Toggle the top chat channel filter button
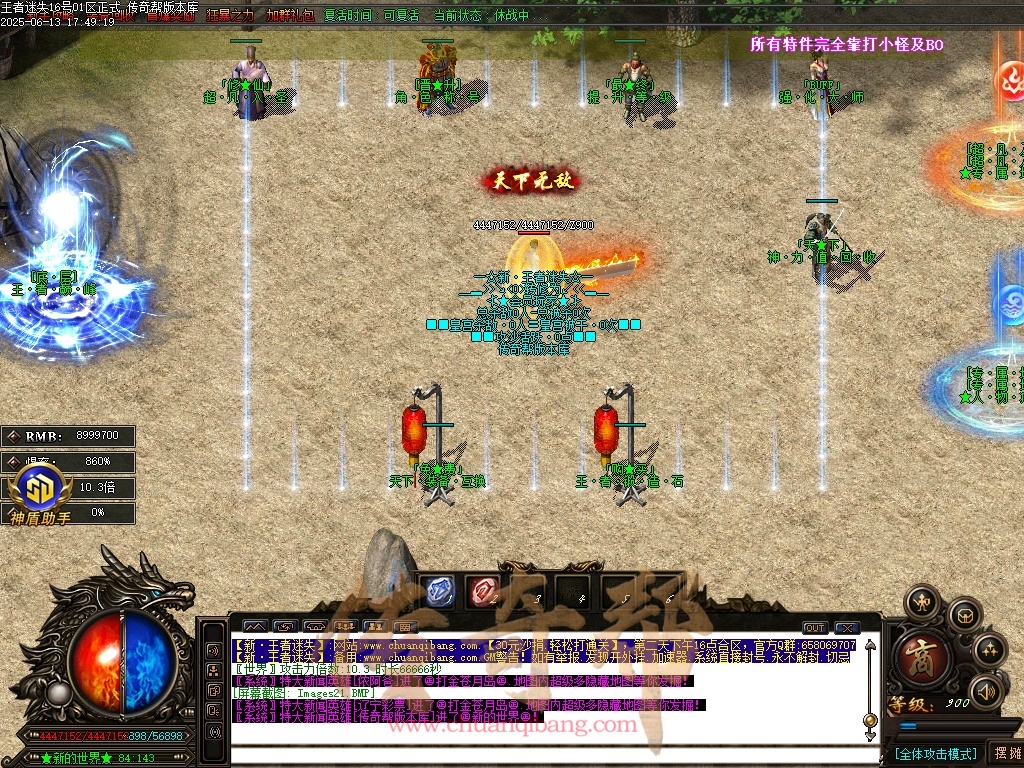Image resolution: width=1024 pixels, height=768 pixels. [x=214, y=650]
